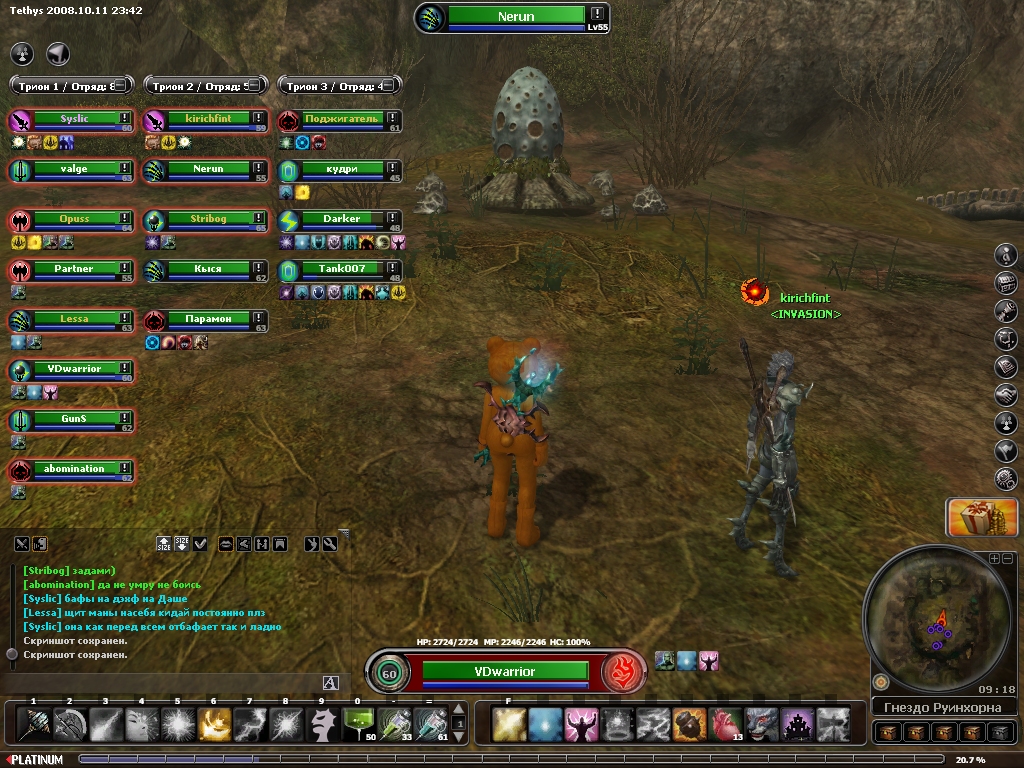Click the megaphone icon at top left
Screen dimensions: 1024x768
(58, 53)
